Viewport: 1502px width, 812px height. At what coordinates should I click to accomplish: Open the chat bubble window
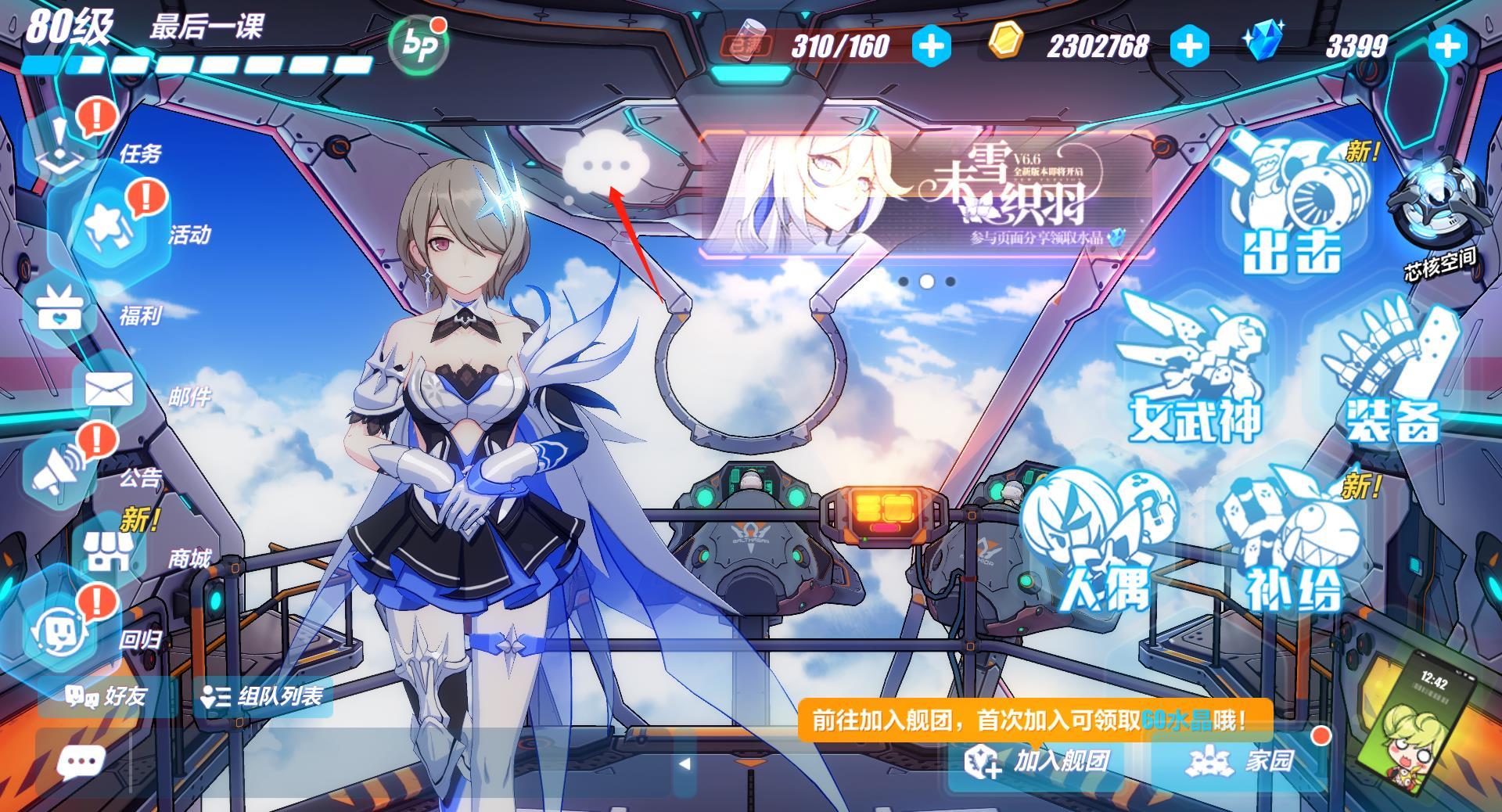[x=81, y=761]
